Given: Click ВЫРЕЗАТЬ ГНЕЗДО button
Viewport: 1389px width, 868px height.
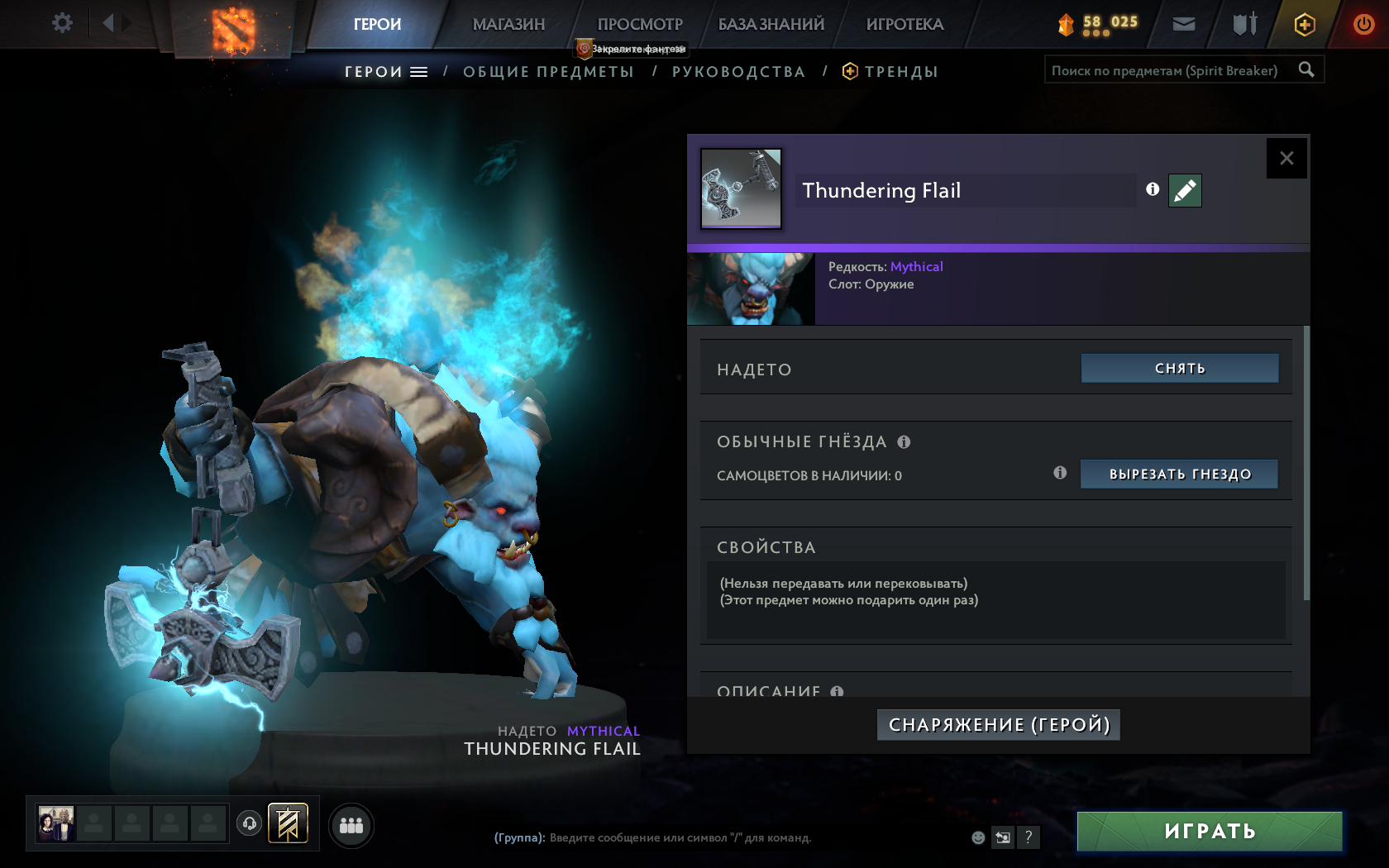Looking at the screenshot, I should (1179, 474).
